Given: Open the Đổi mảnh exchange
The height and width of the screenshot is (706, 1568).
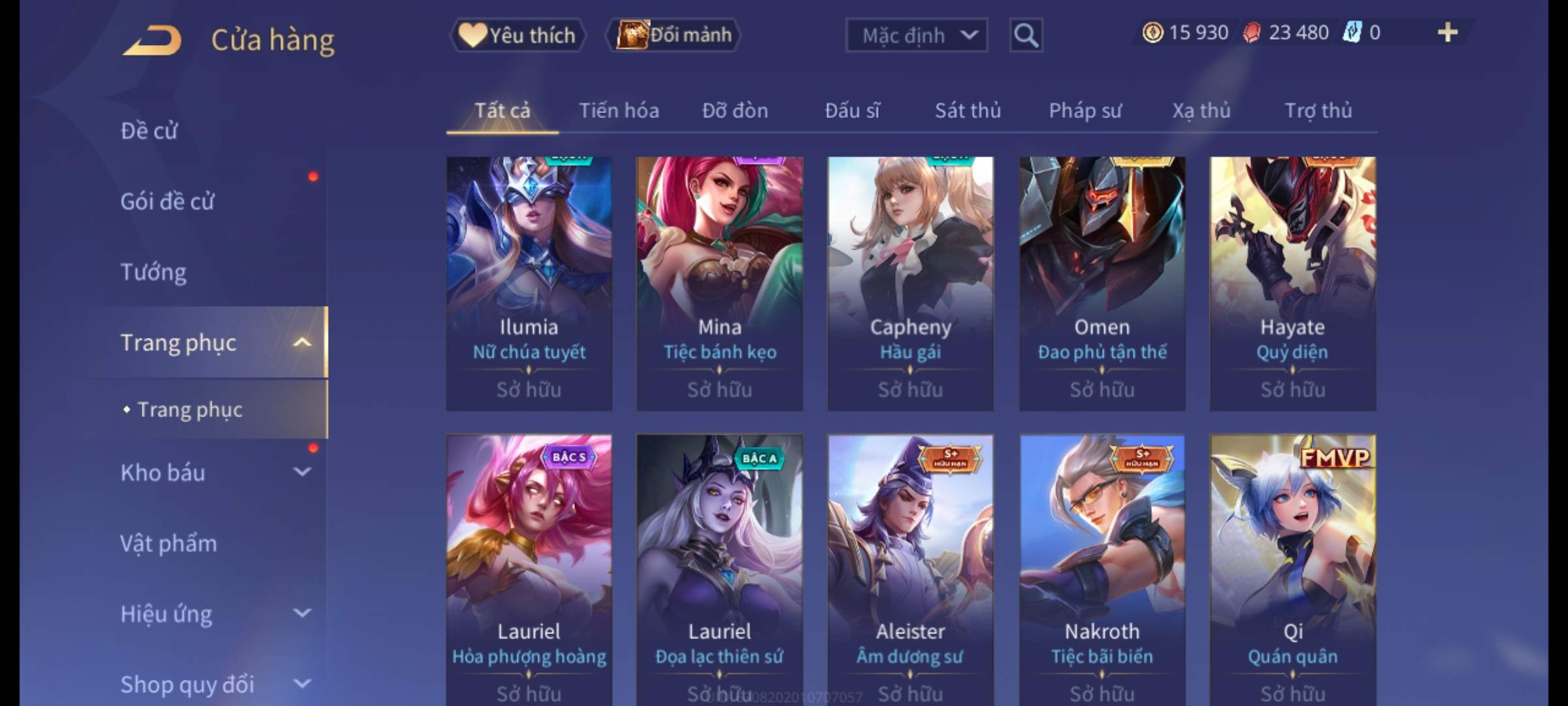Looking at the screenshot, I should pos(674,35).
